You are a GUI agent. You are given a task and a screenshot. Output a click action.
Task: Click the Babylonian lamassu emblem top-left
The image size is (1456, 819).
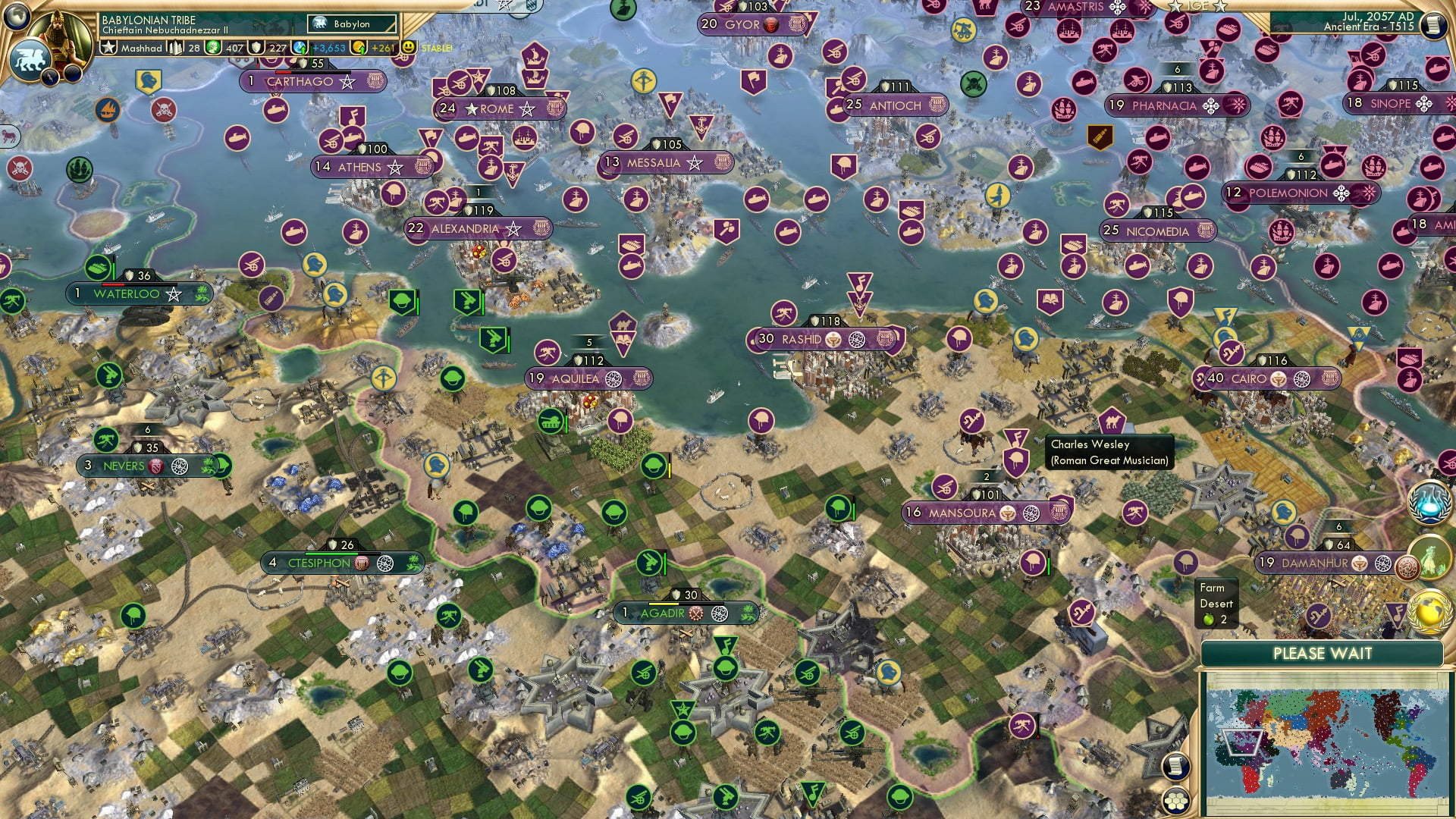[x=30, y=59]
